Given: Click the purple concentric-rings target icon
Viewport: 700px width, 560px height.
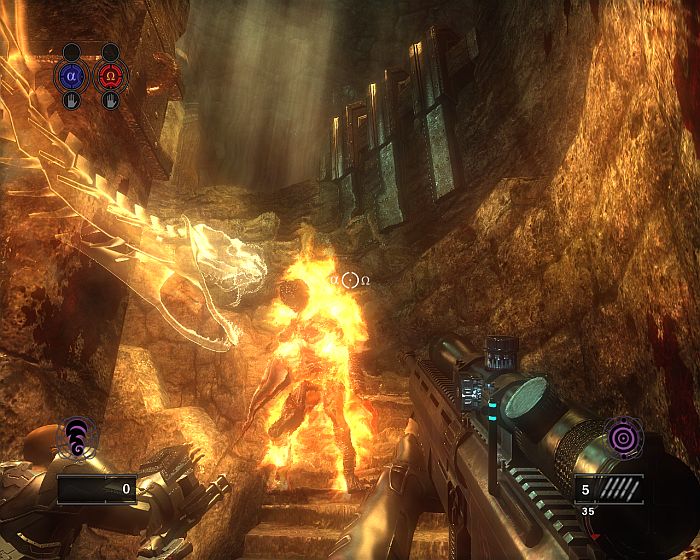Looking at the screenshot, I should point(623,439).
